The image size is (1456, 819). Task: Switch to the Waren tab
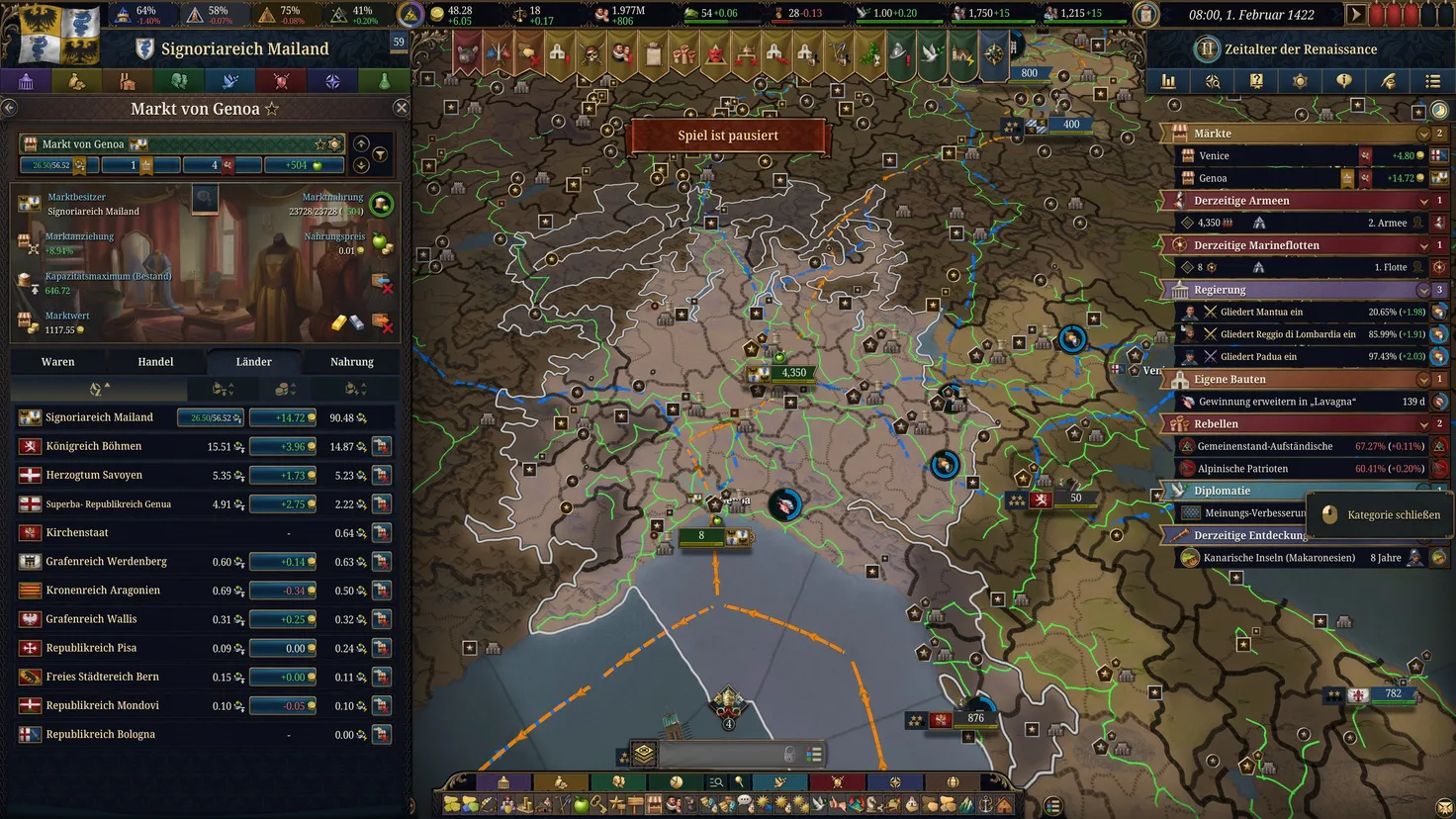point(58,362)
